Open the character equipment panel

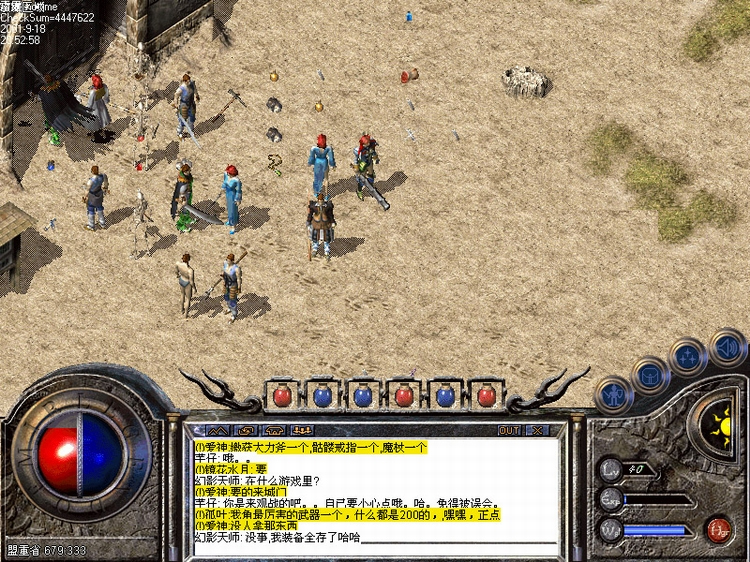point(612,394)
